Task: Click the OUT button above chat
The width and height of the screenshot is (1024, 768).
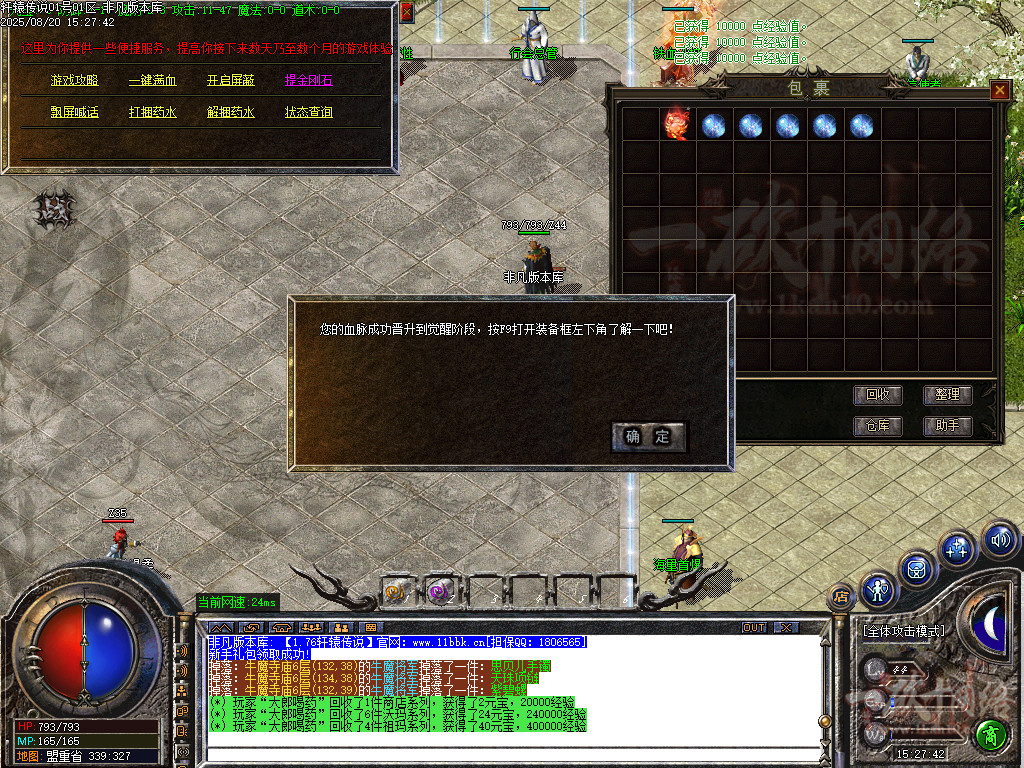Action: [754, 627]
